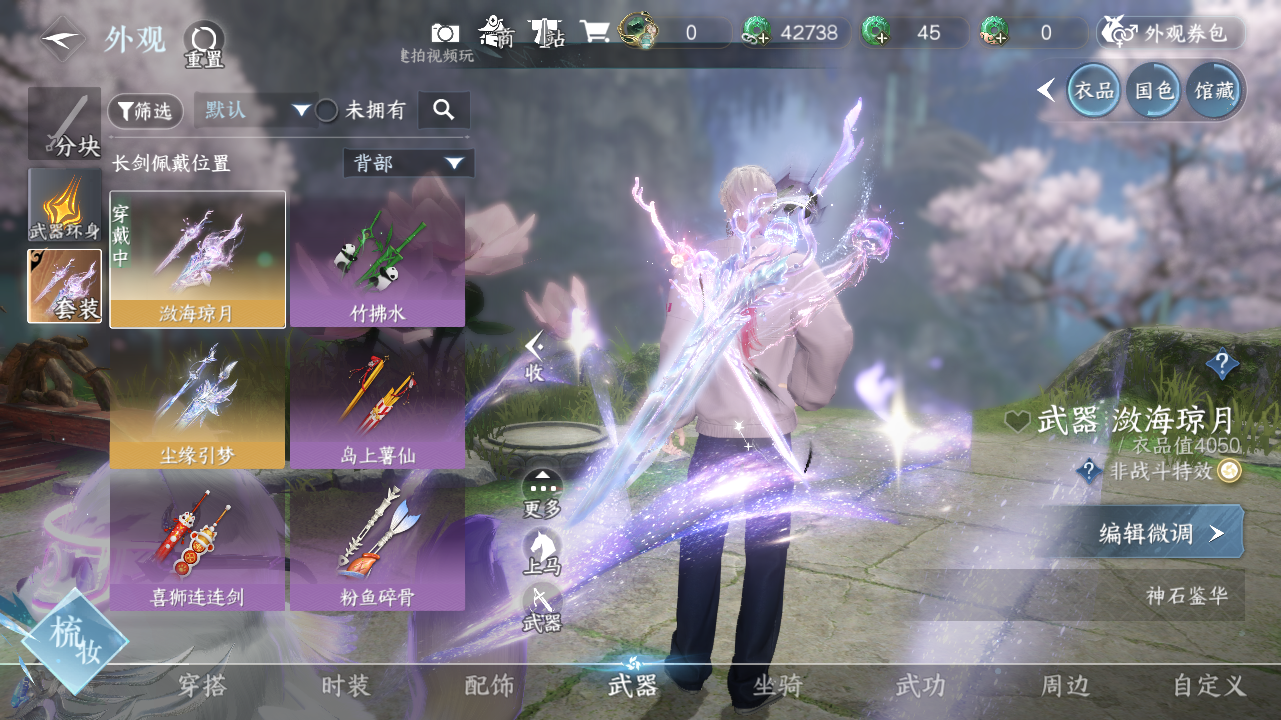The image size is (1281, 720).
Task: Open the 外观券包 voucher pack
Action: (1171, 33)
